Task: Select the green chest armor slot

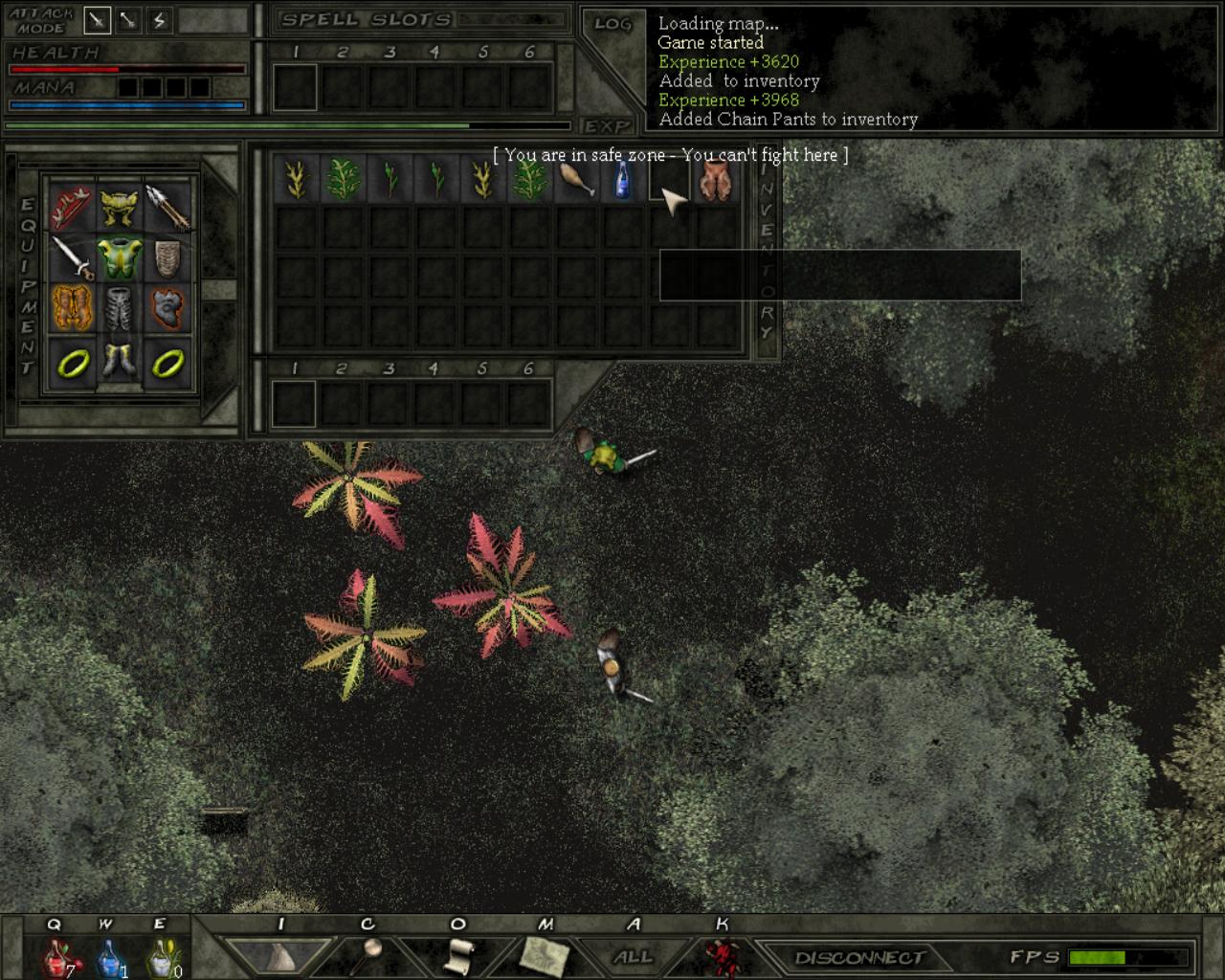Action: (x=120, y=257)
